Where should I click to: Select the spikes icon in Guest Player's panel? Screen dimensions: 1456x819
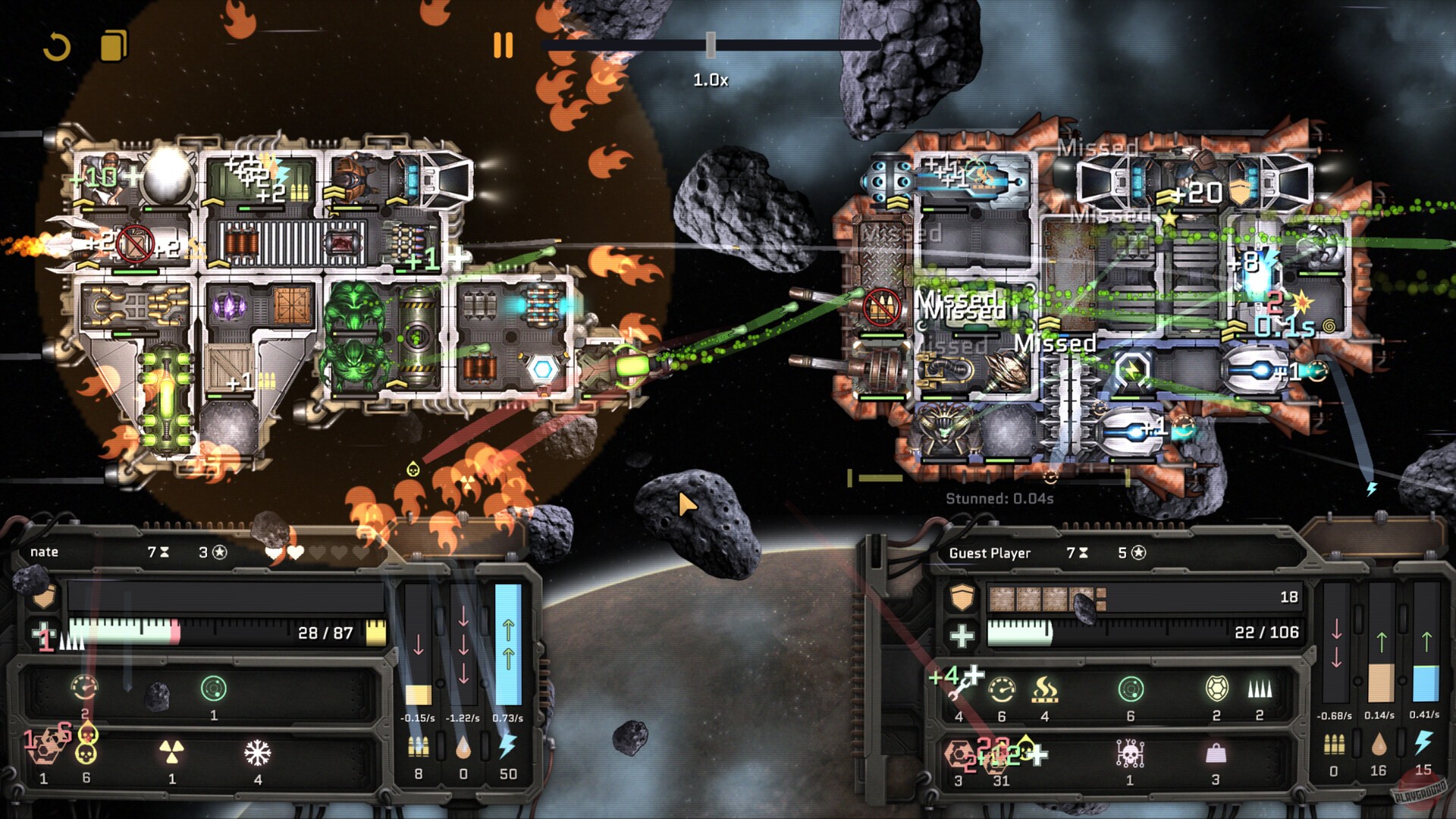pyautogui.click(x=1260, y=689)
